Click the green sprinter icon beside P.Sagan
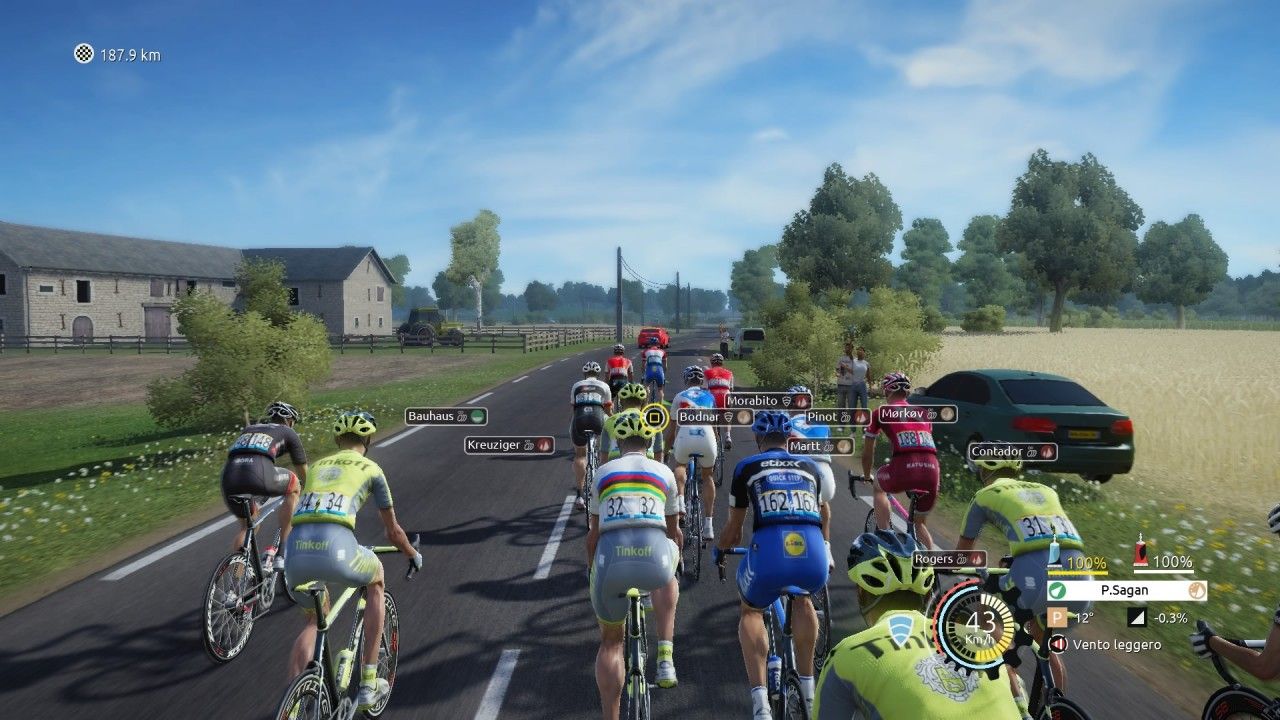Viewport: 1280px width, 720px height. pos(1058,590)
